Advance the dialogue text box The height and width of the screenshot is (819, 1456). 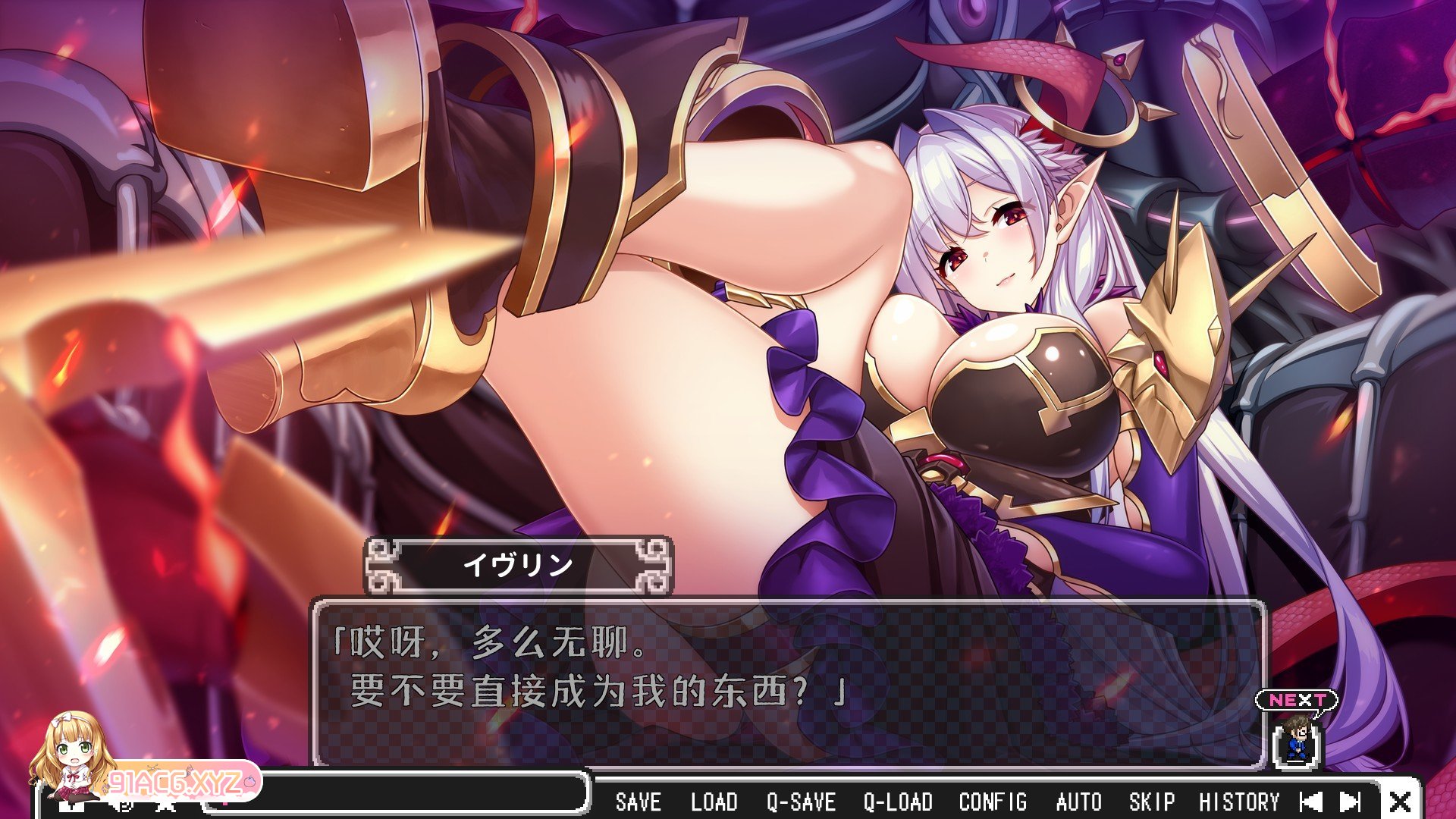tap(789, 682)
